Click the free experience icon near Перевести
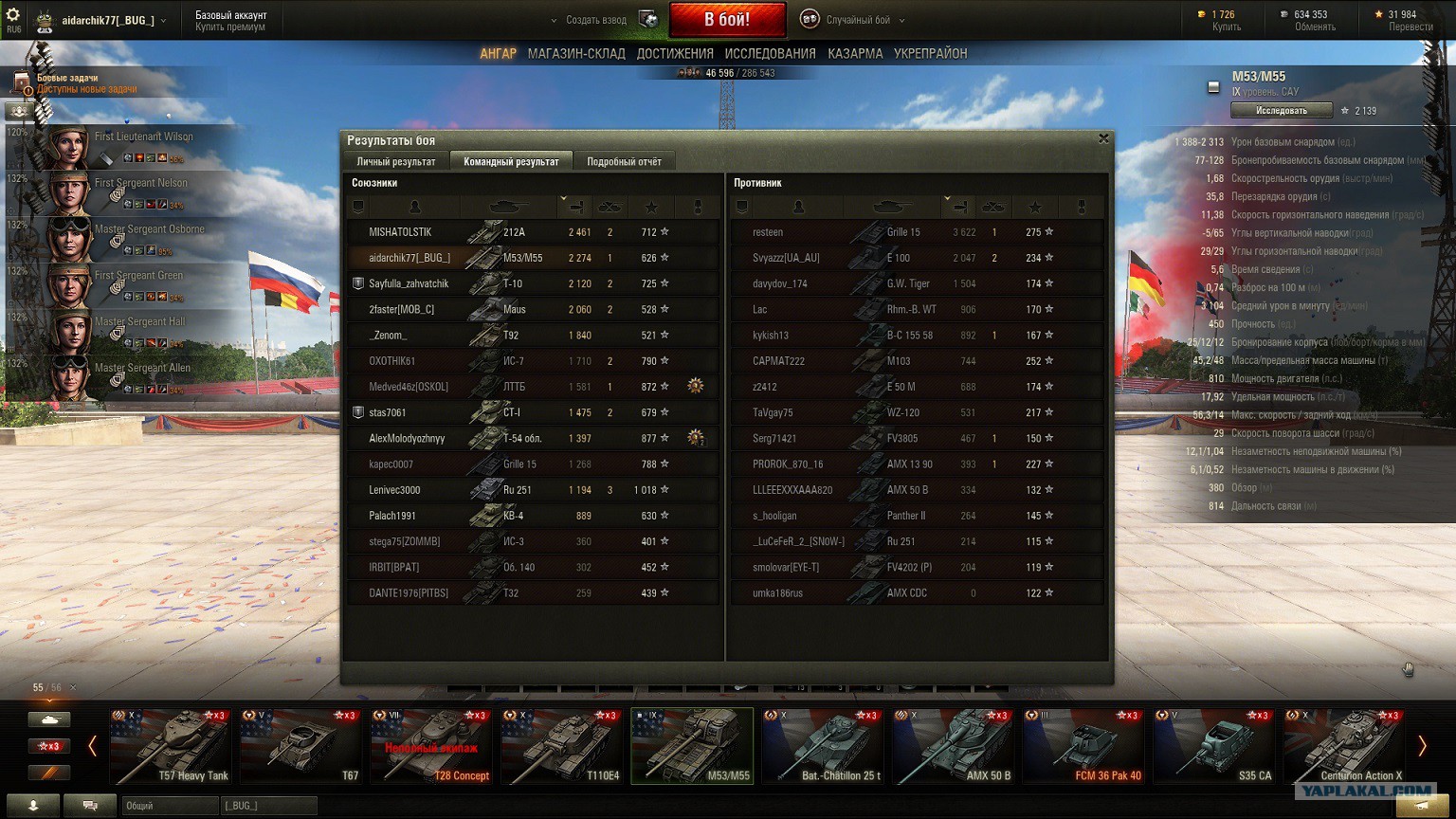 coord(1378,12)
